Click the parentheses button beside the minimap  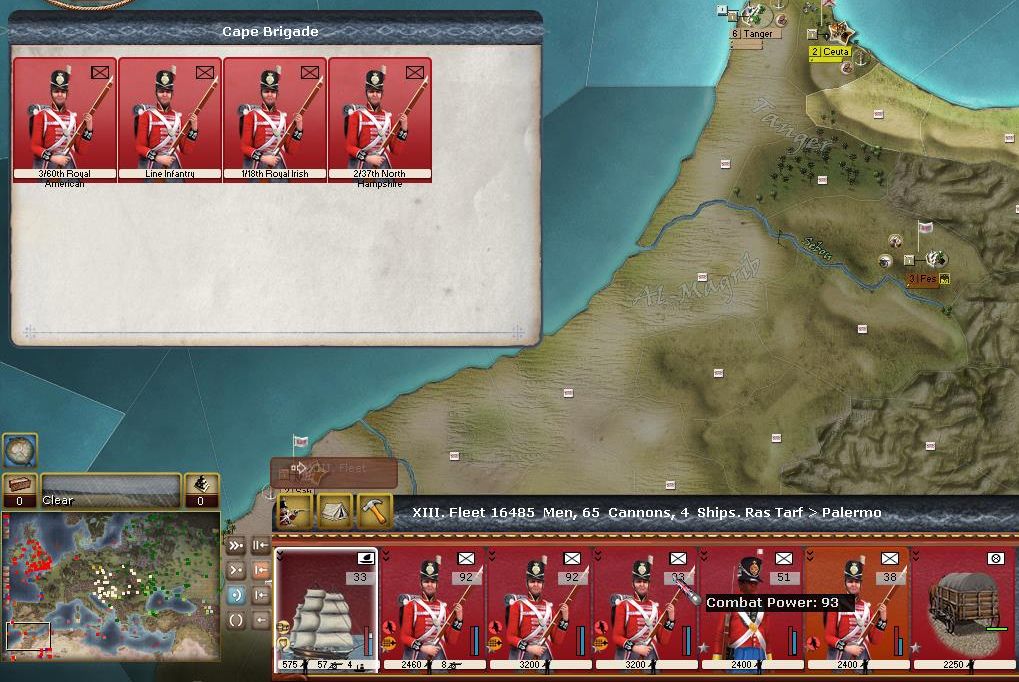tap(236, 620)
